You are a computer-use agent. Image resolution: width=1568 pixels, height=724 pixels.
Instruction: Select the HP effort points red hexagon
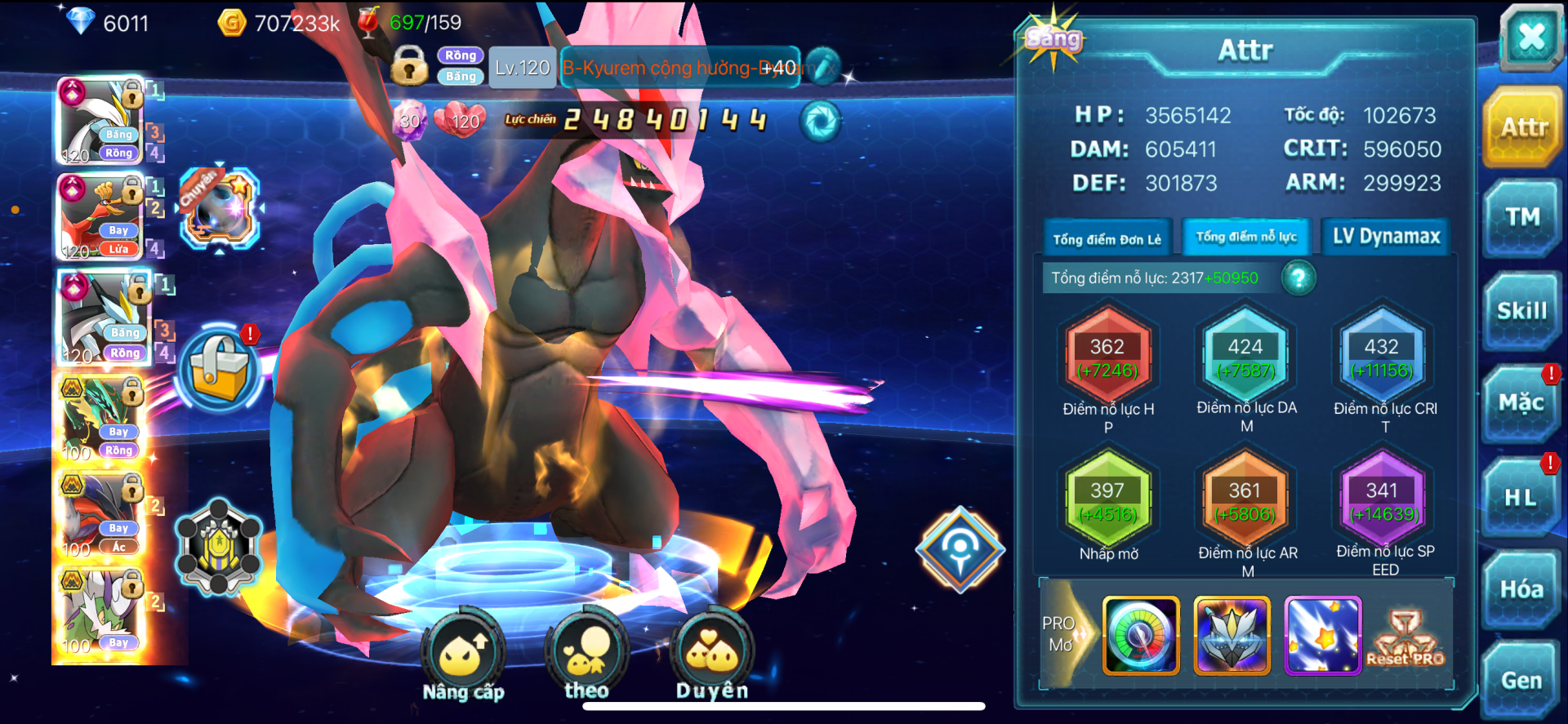1107,358
